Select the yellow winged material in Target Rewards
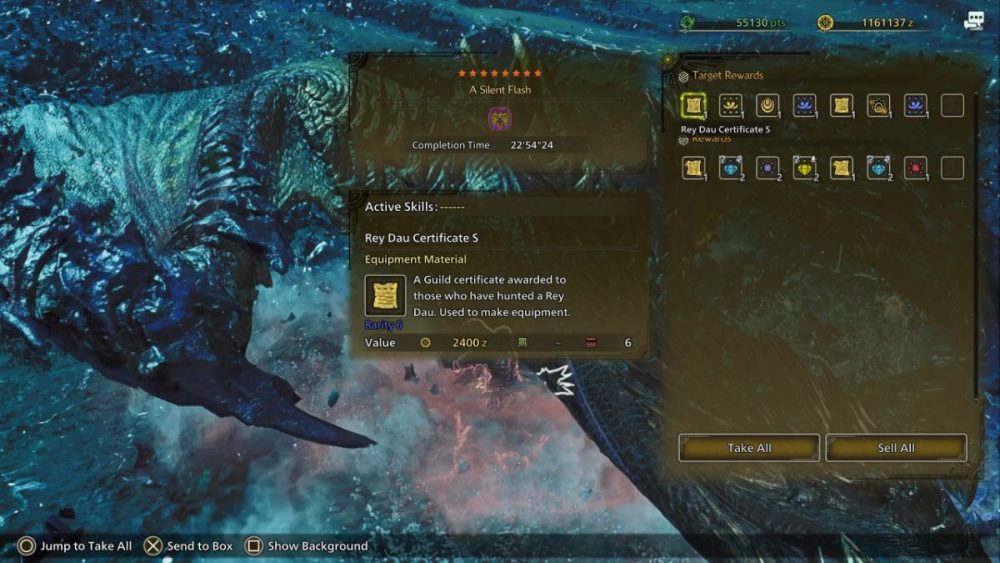Viewport: 1000px width, 563px height. pos(731,105)
